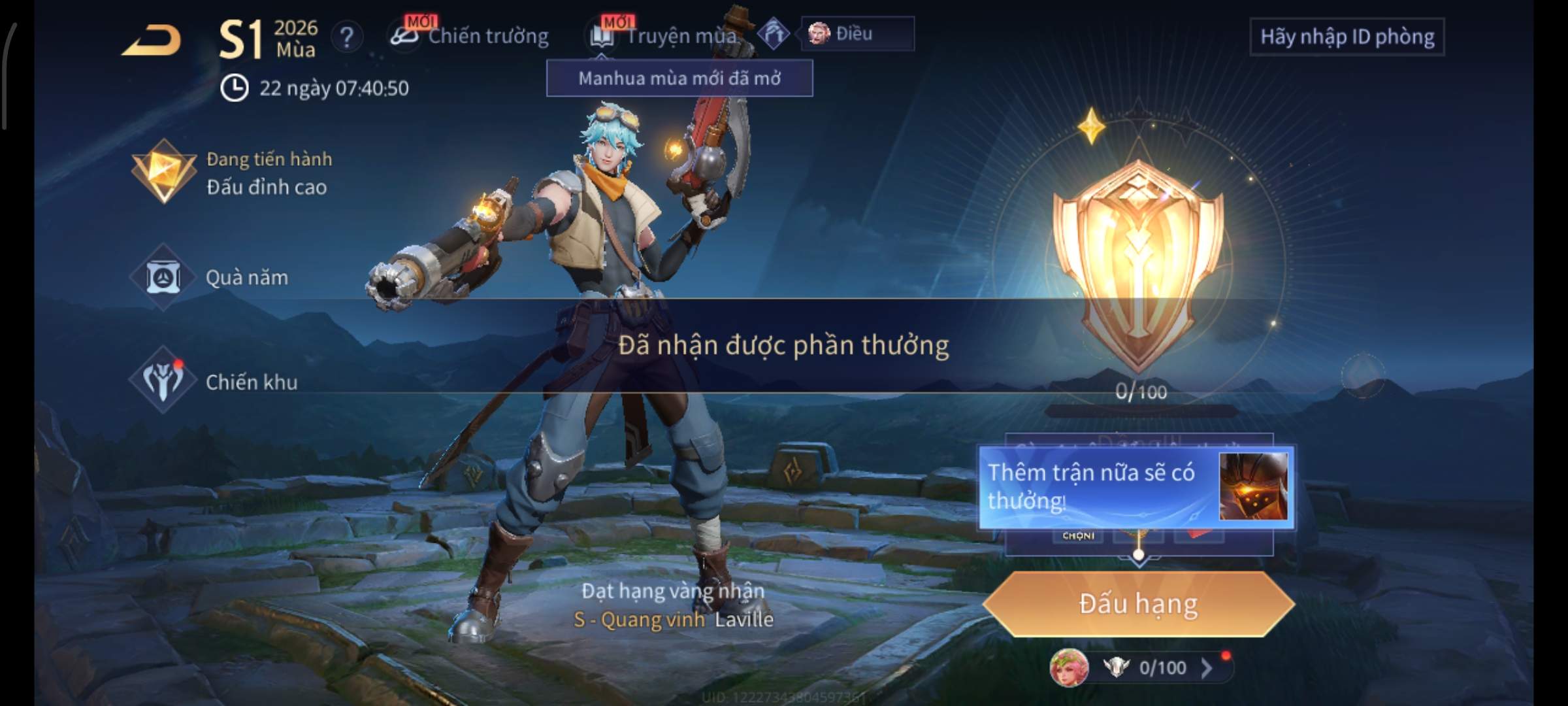Click the Manhua mùa mới đã mở notice

679,78
